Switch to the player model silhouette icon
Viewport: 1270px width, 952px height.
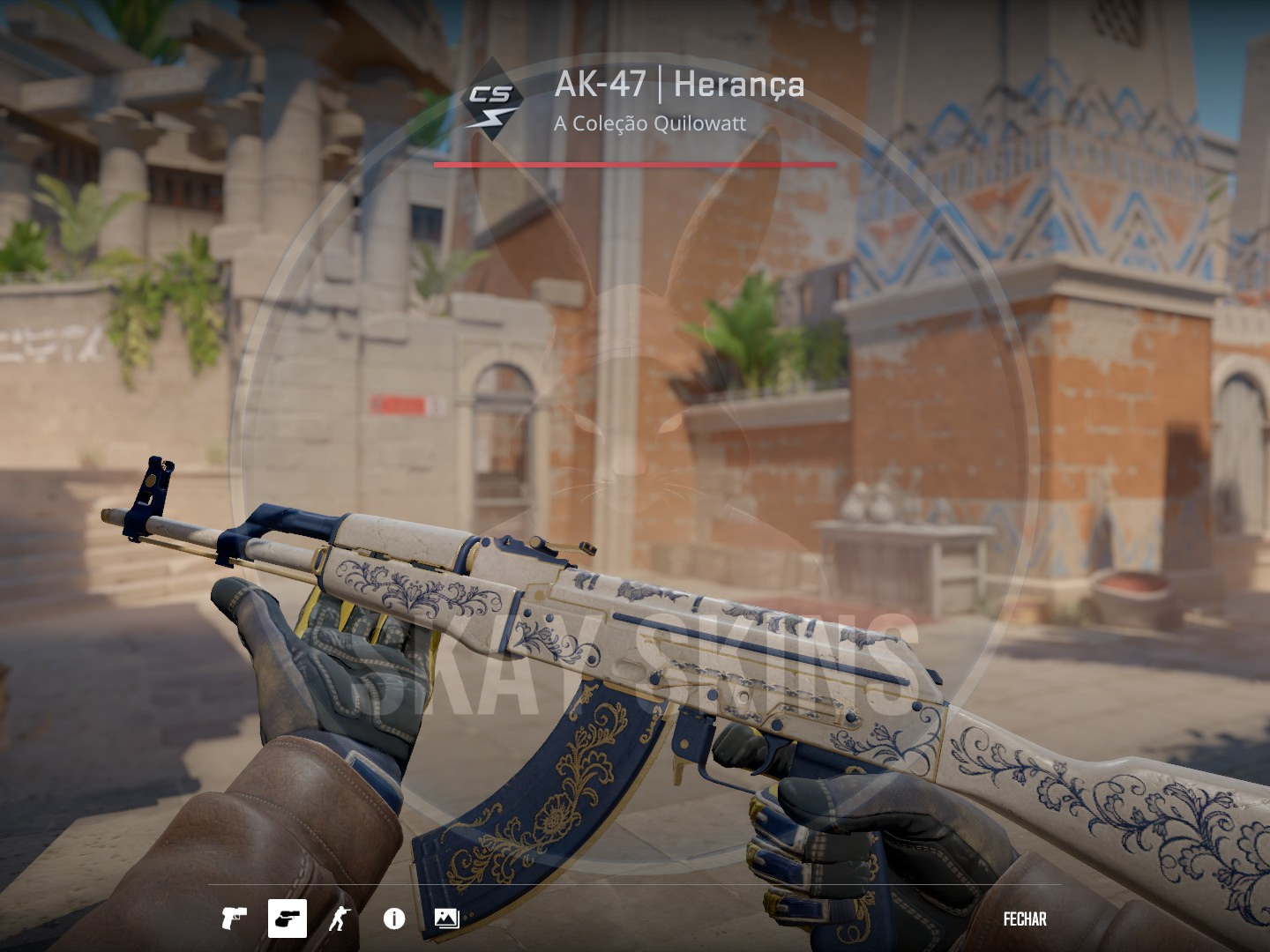(x=340, y=920)
